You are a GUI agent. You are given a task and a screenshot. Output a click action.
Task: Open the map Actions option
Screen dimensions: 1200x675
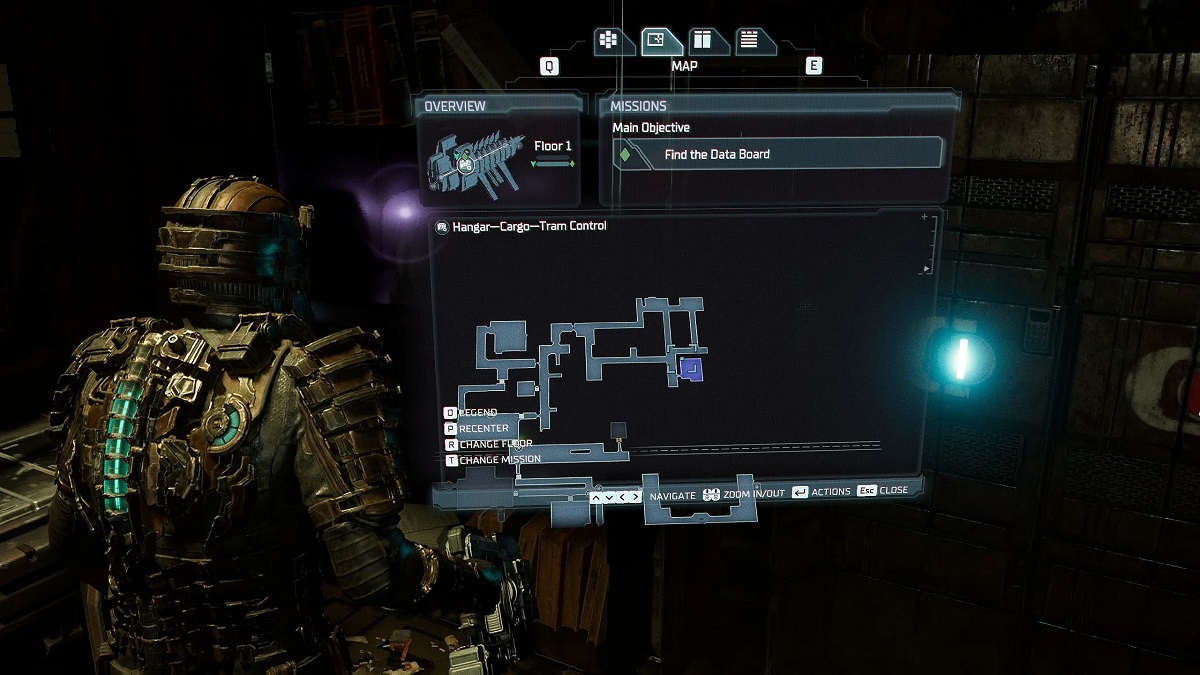point(821,491)
